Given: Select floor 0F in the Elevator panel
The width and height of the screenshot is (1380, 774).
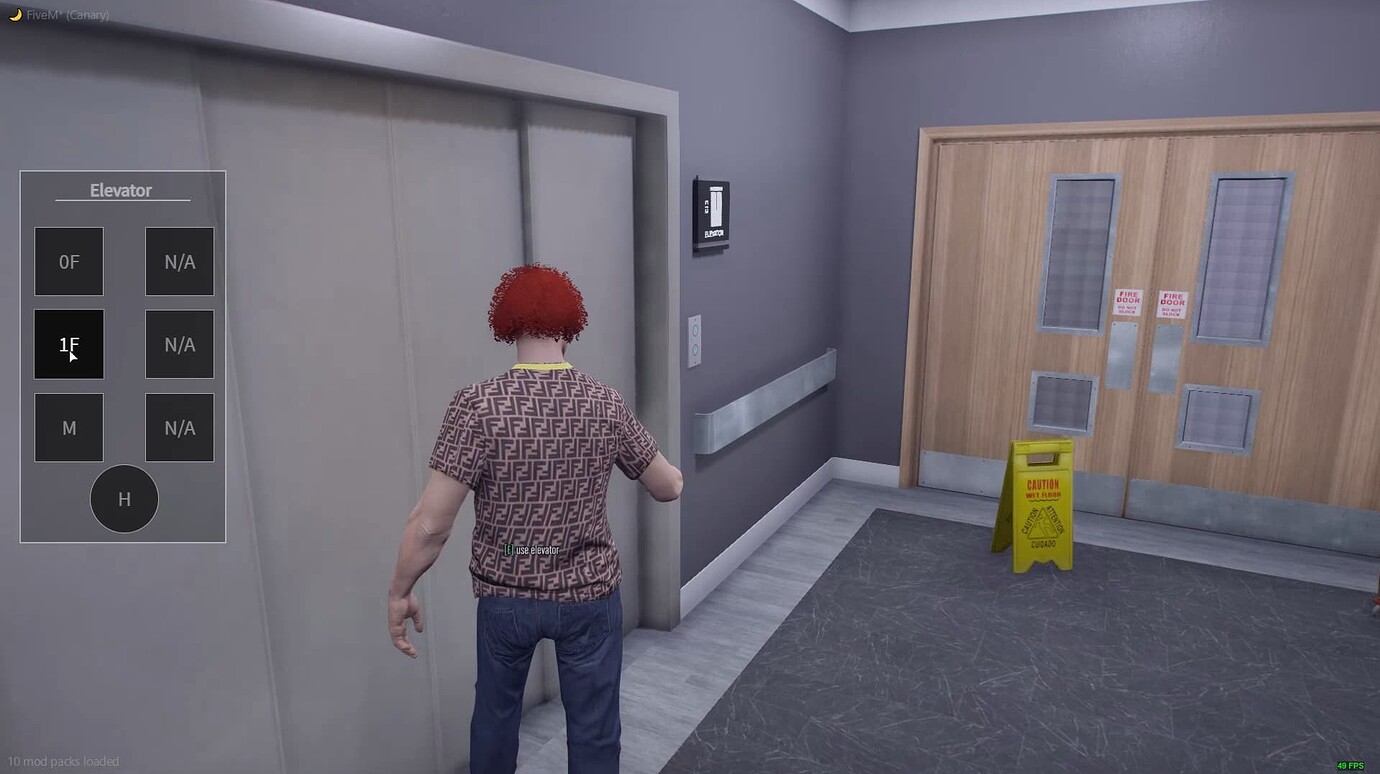Looking at the screenshot, I should click(x=69, y=261).
